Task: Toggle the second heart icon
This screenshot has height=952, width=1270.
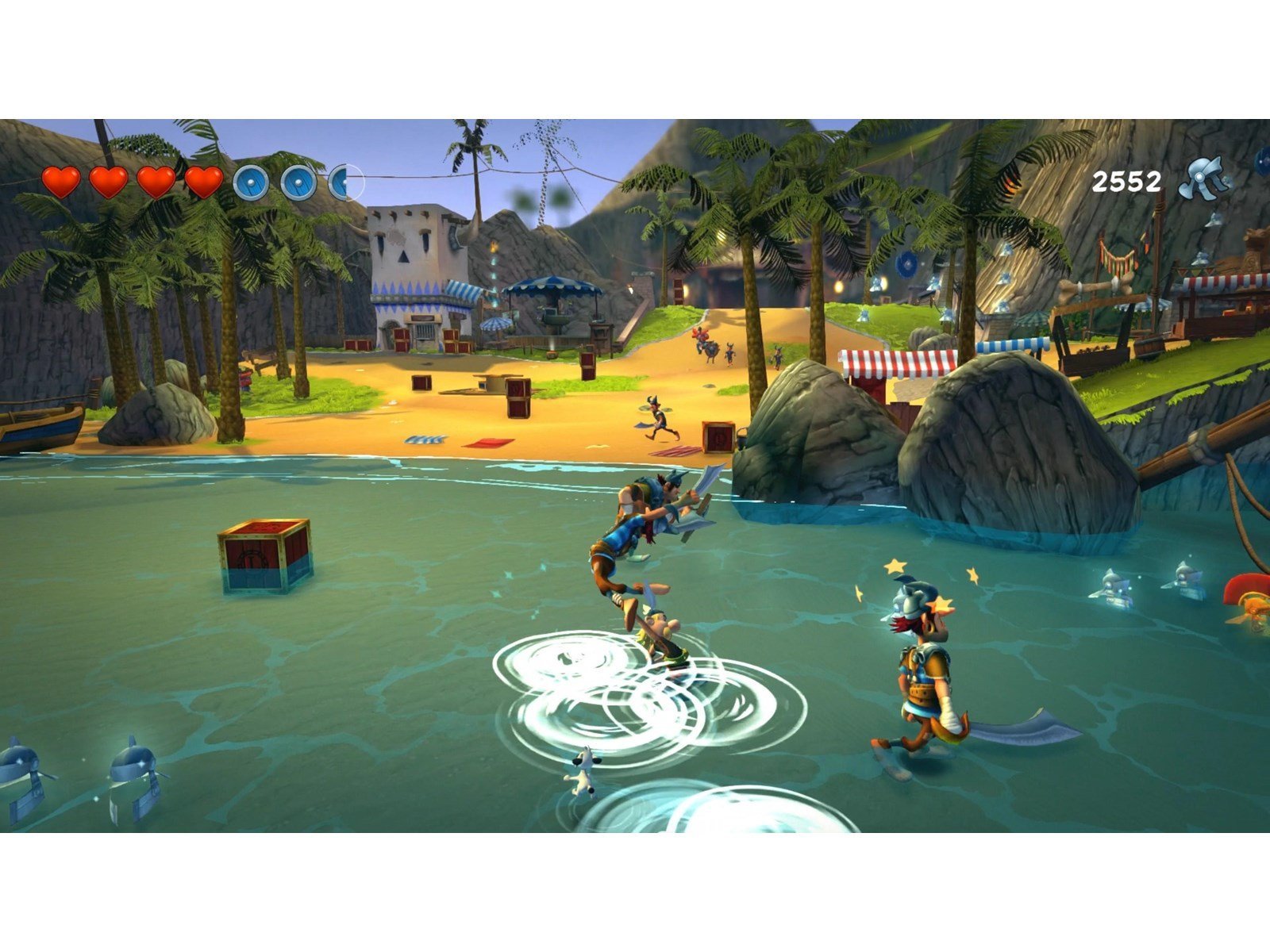Action: tap(107, 181)
